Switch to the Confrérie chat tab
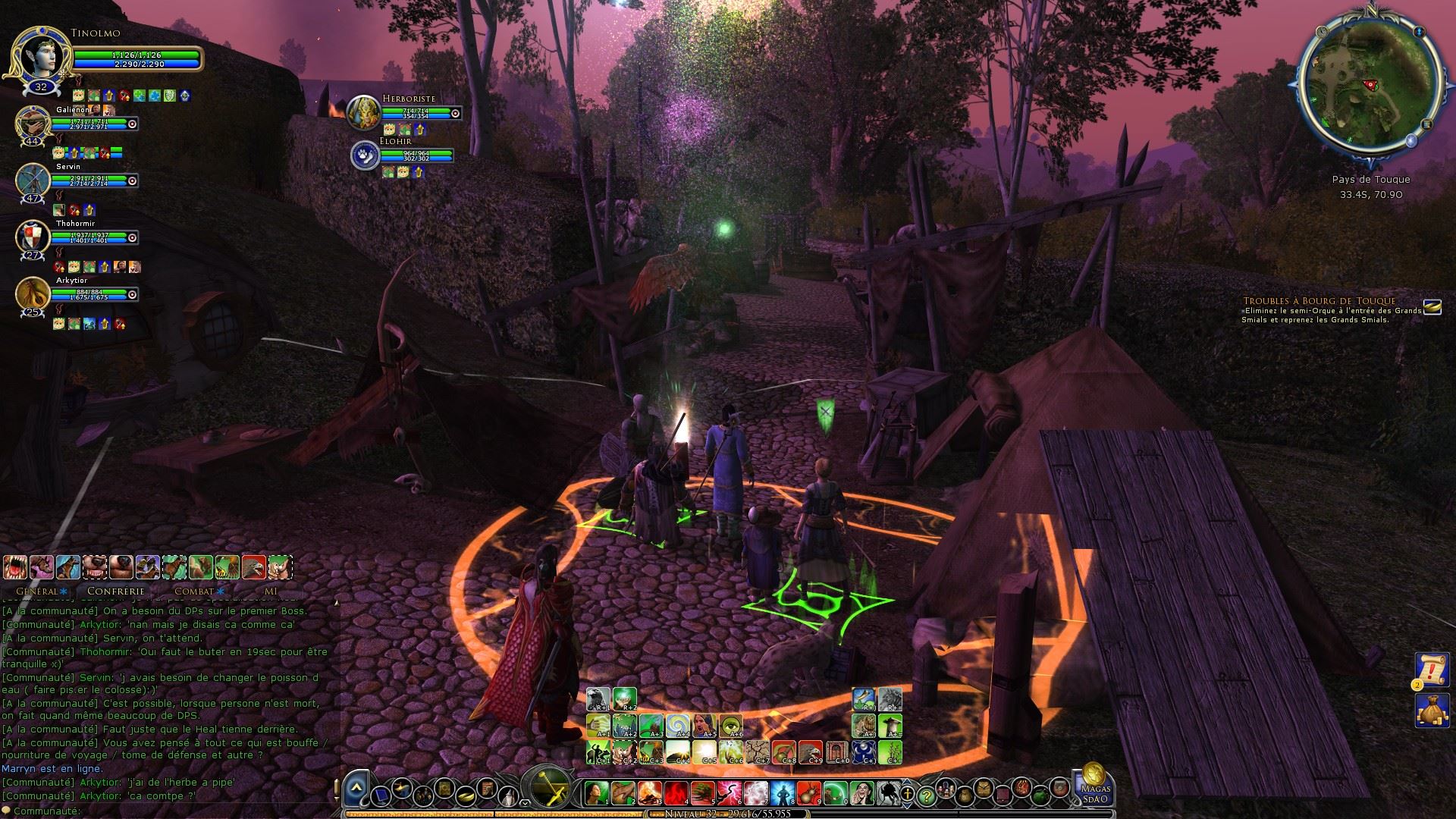Viewport: 1456px width, 819px height. [115, 591]
